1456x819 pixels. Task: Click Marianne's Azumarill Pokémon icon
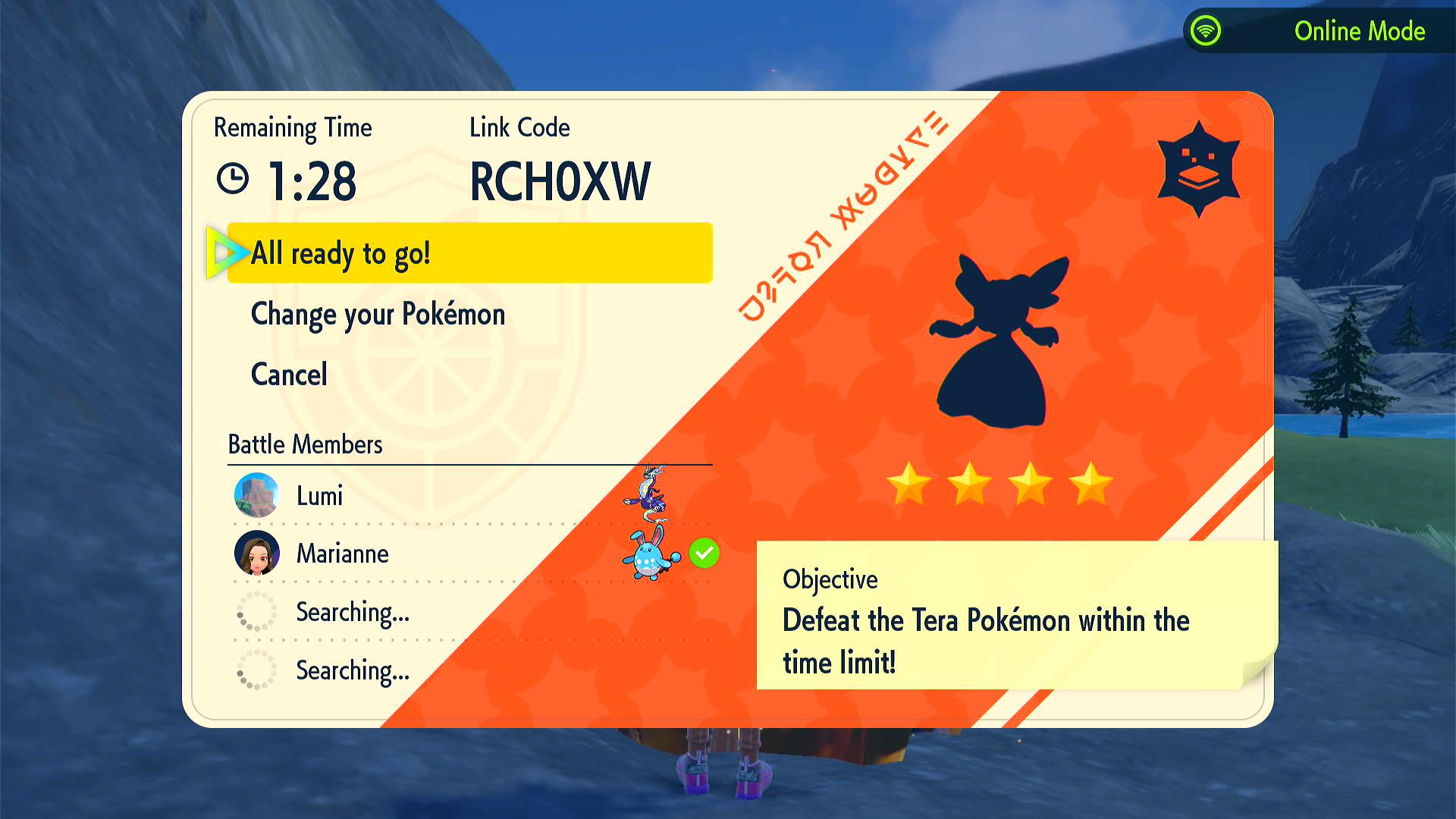650,554
